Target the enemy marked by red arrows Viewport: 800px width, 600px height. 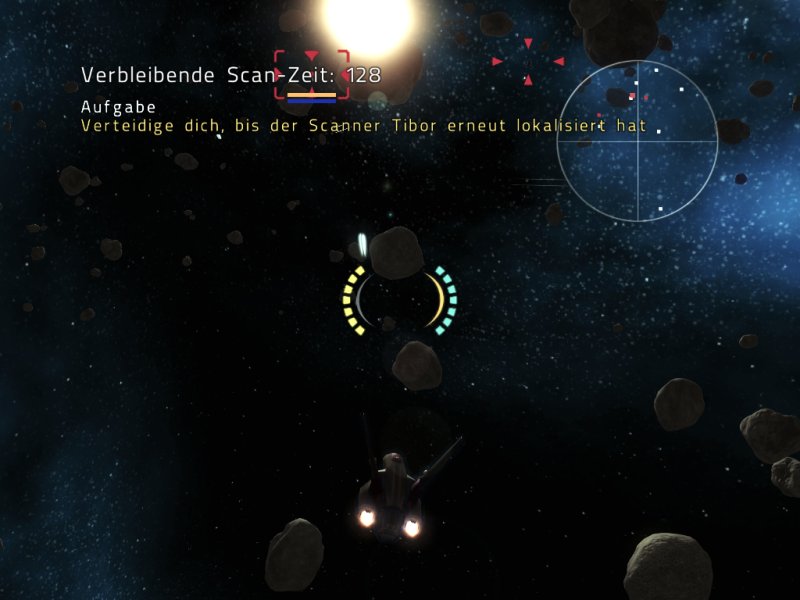pos(527,62)
